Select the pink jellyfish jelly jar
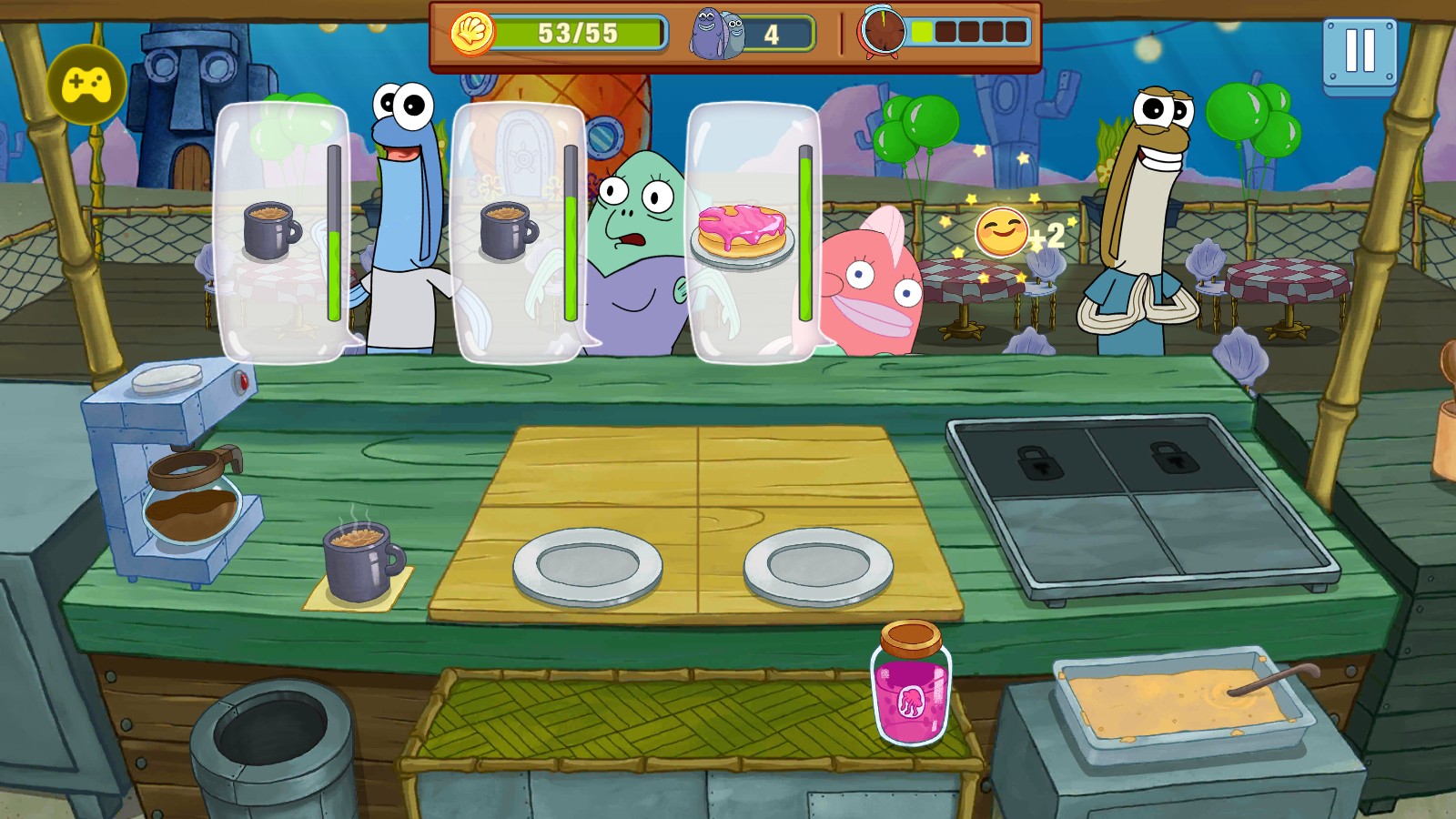Image resolution: width=1456 pixels, height=819 pixels. (x=911, y=684)
